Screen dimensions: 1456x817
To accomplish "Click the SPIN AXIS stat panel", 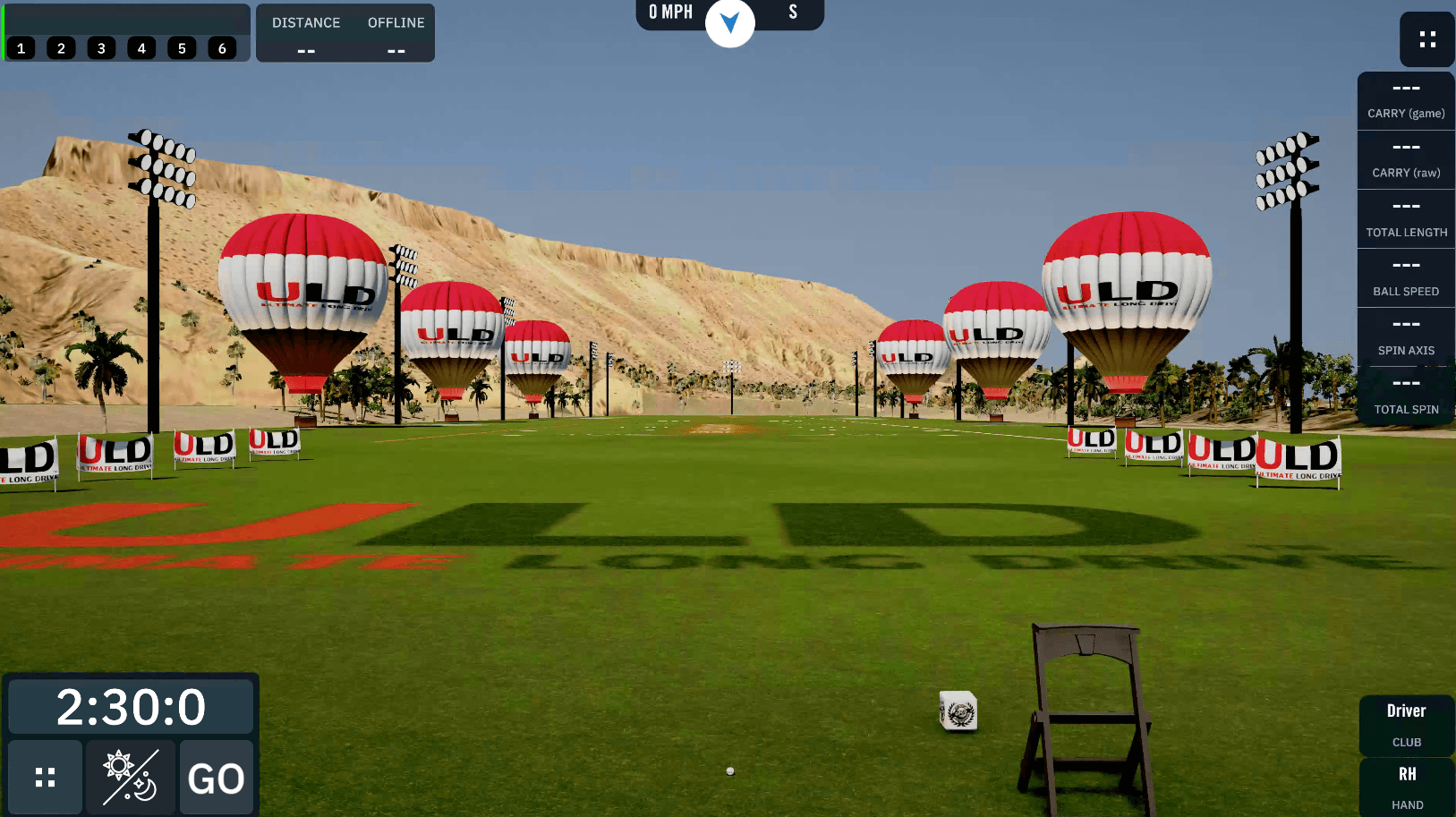I will [1405, 336].
